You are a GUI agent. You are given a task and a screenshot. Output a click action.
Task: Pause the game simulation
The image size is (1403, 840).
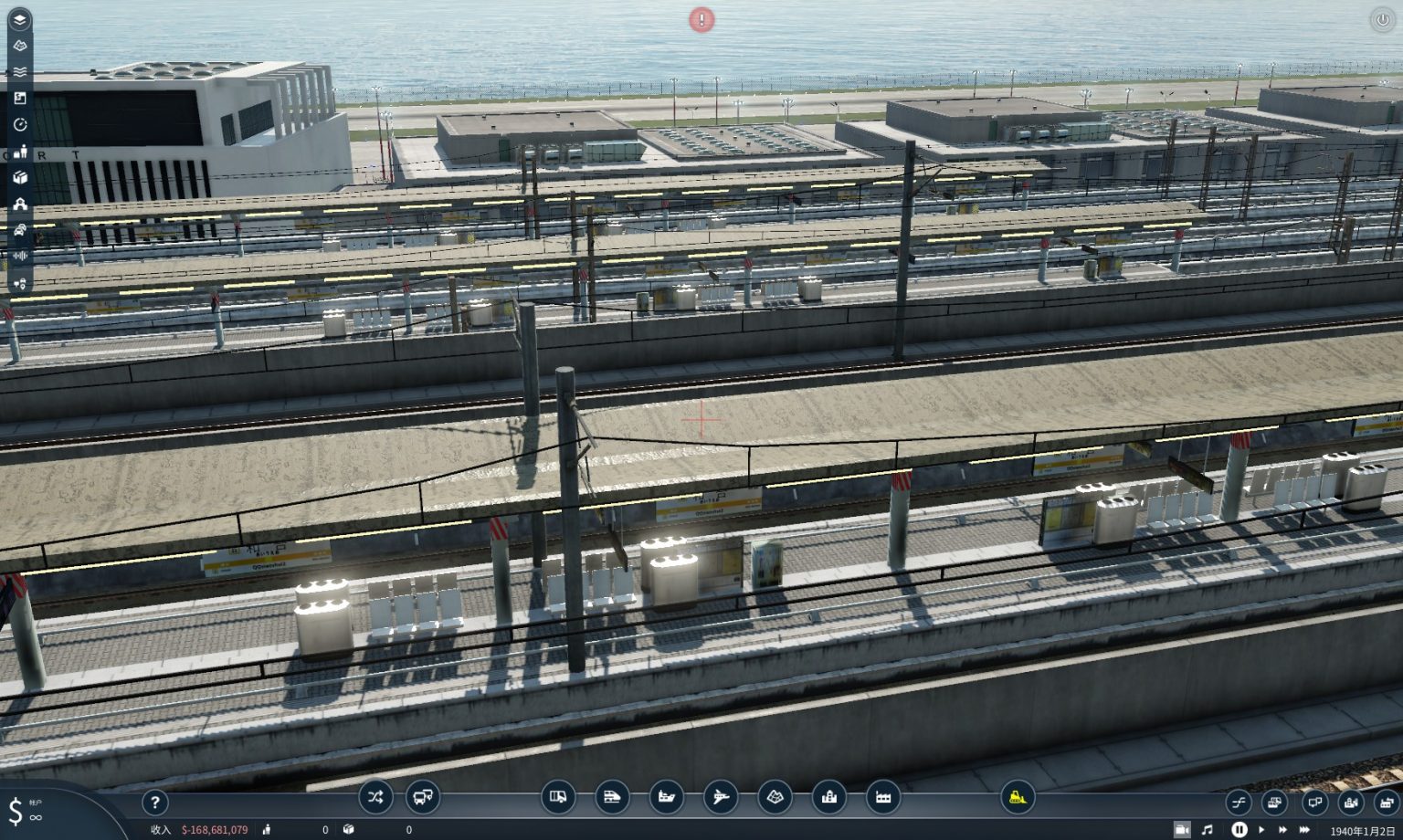point(1238,830)
